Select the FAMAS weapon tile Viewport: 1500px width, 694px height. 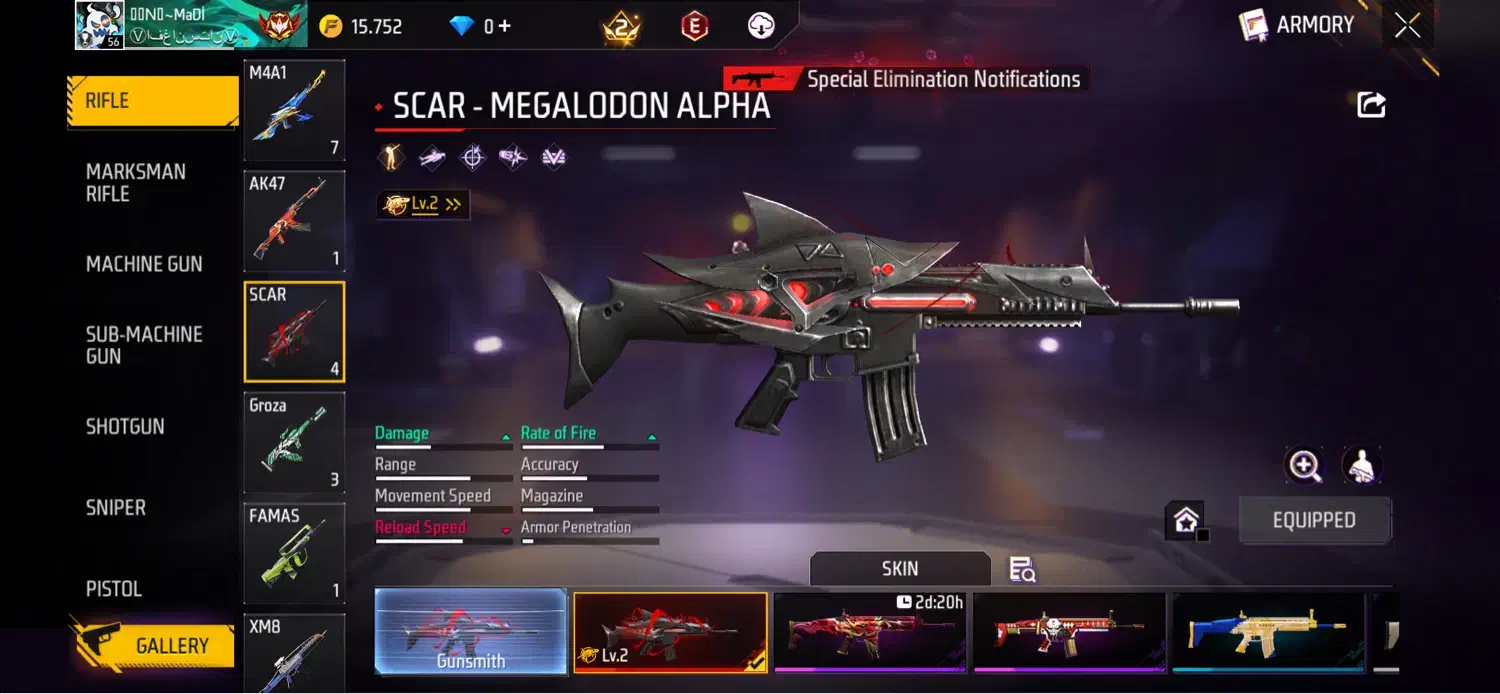coord(294,553)
